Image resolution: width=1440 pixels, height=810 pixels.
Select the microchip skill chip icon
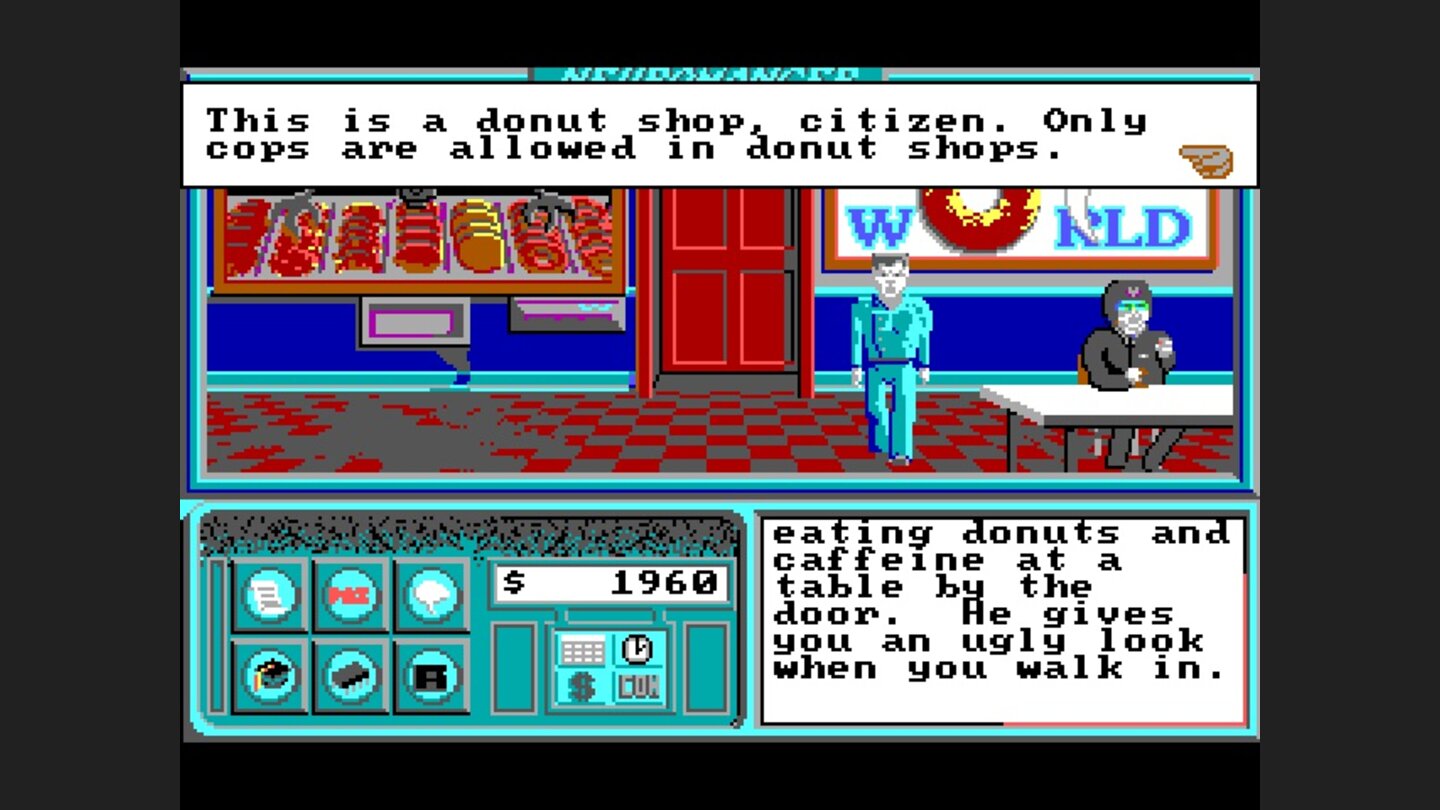click(x=352, y=673)
